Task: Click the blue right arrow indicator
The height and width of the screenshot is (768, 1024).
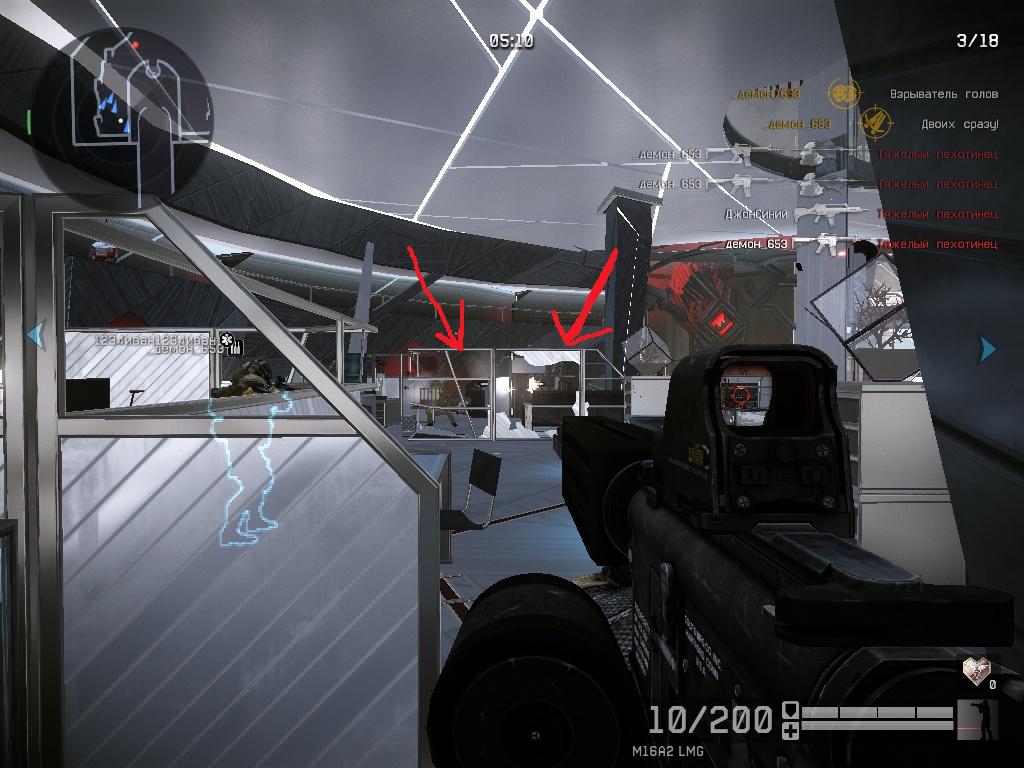Action: [x=987, y=348]
